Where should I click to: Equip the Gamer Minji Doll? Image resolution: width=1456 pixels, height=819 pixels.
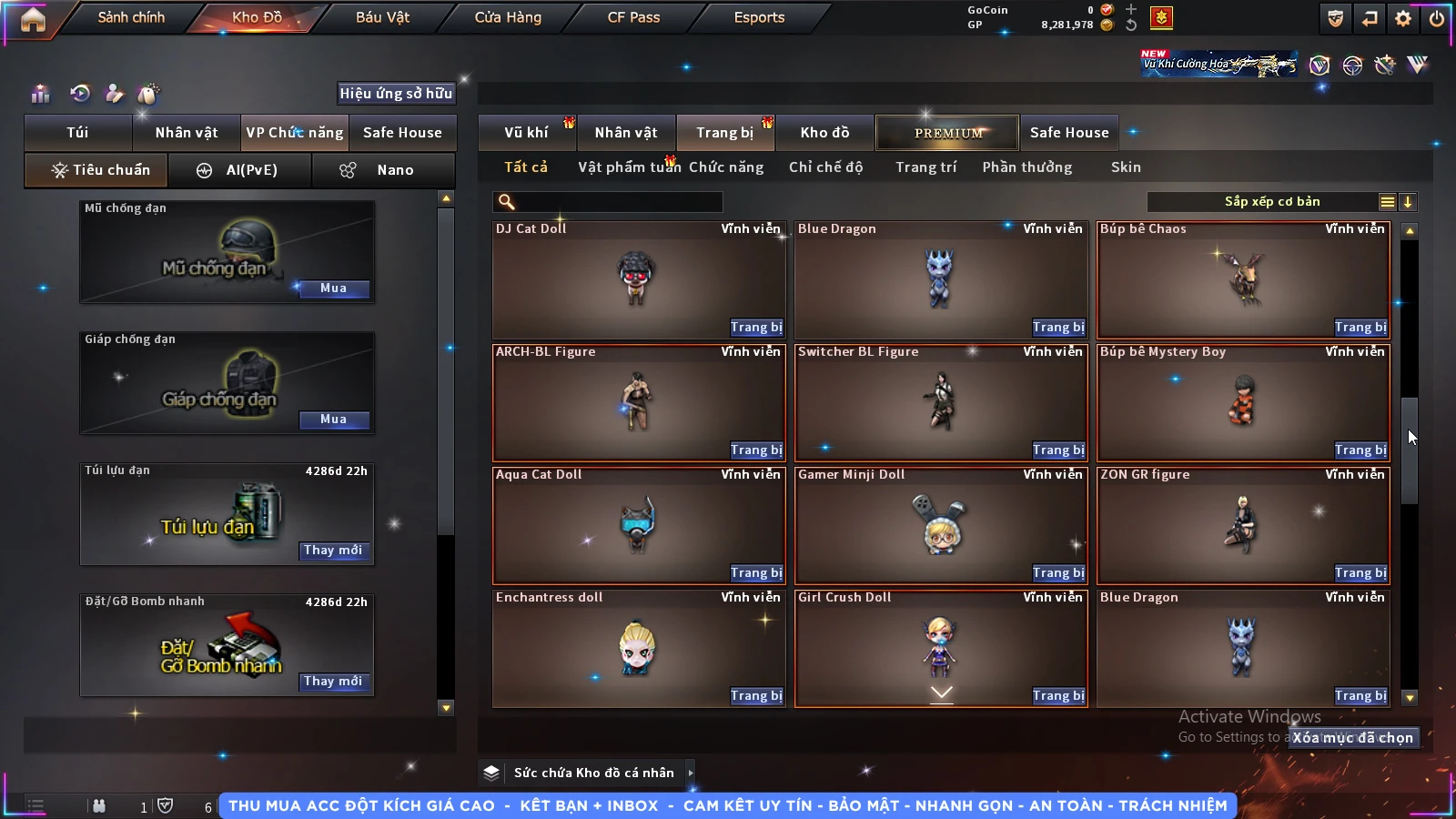click(1057, 573)
